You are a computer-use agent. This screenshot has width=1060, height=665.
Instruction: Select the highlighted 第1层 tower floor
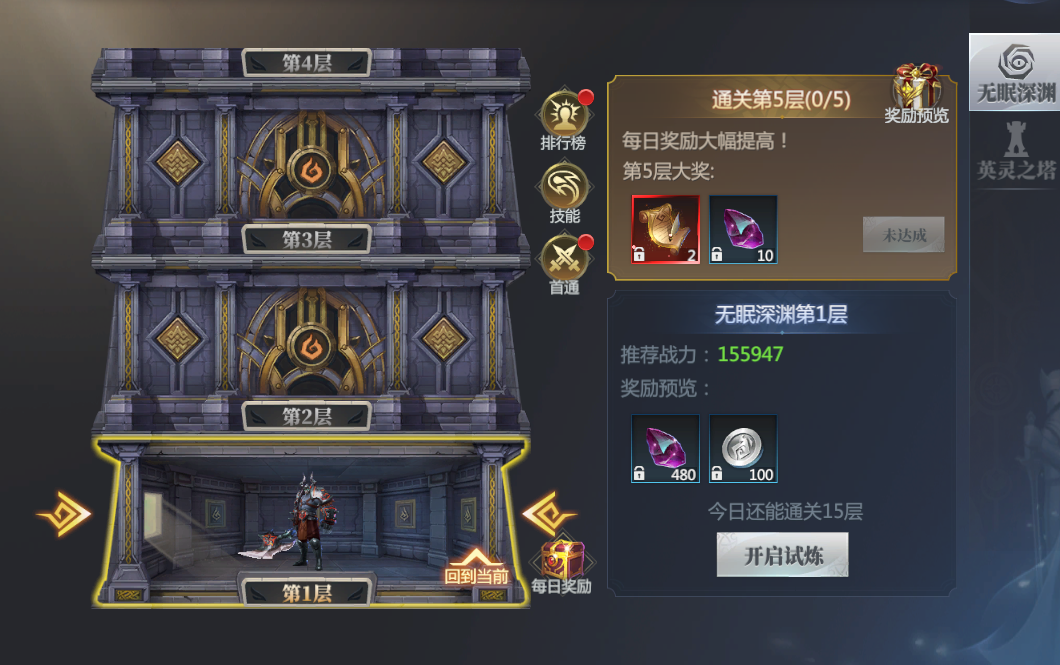306,520
